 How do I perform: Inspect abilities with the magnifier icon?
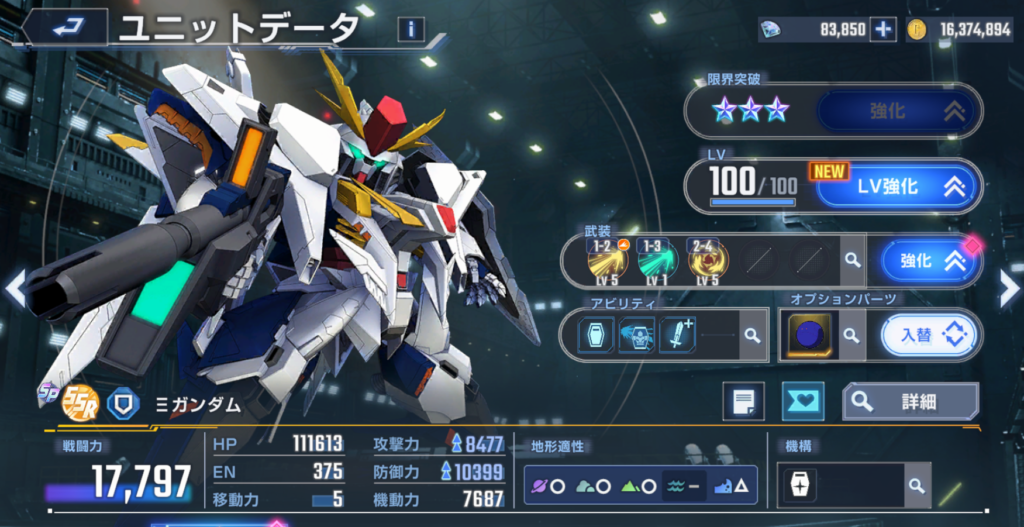pos(750,336)
